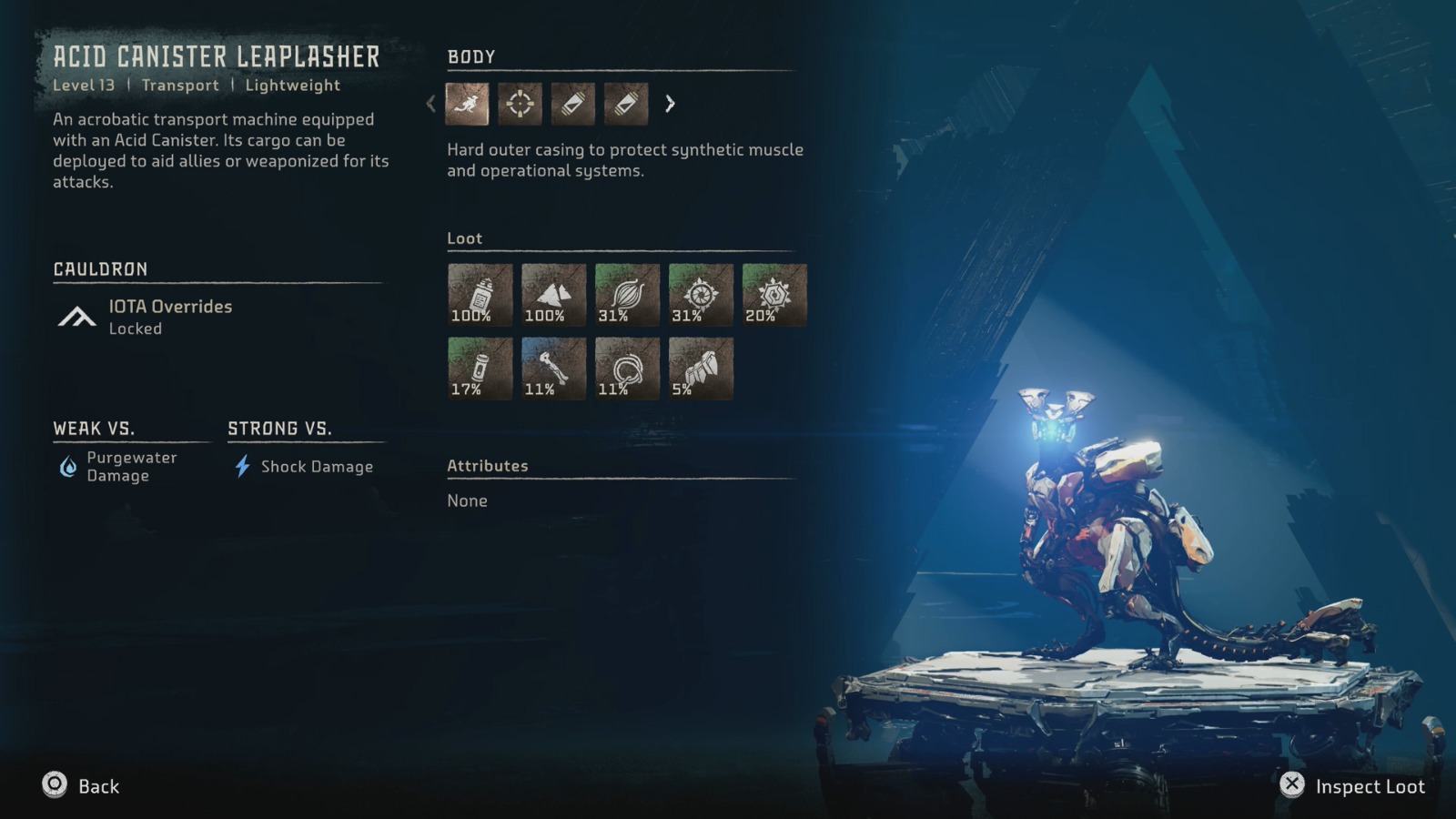Select the 20% loot drop icon
This screenshot has width=1456, height=819.
774,295
